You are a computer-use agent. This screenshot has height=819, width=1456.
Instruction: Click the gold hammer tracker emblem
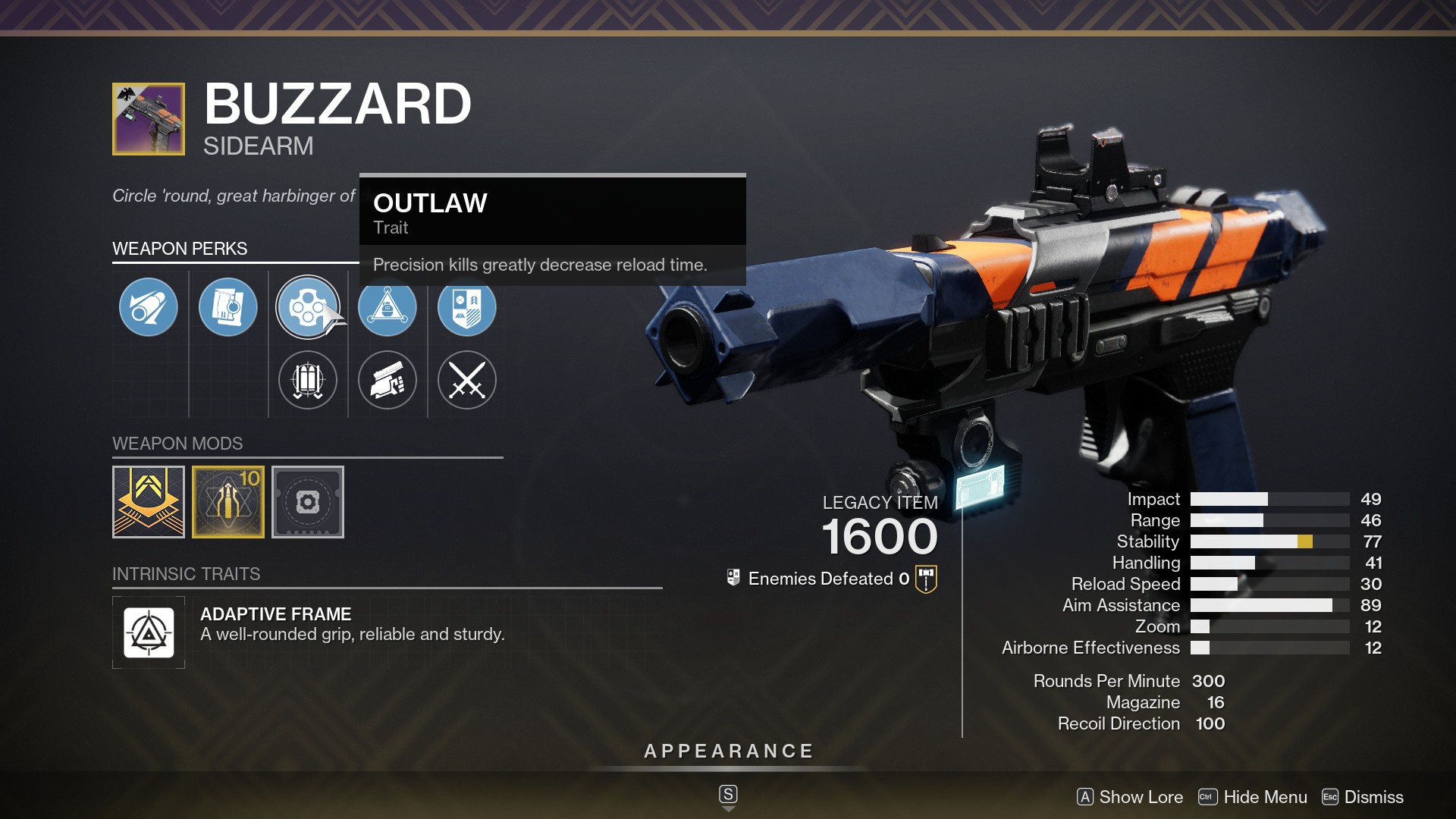(927, 578)
